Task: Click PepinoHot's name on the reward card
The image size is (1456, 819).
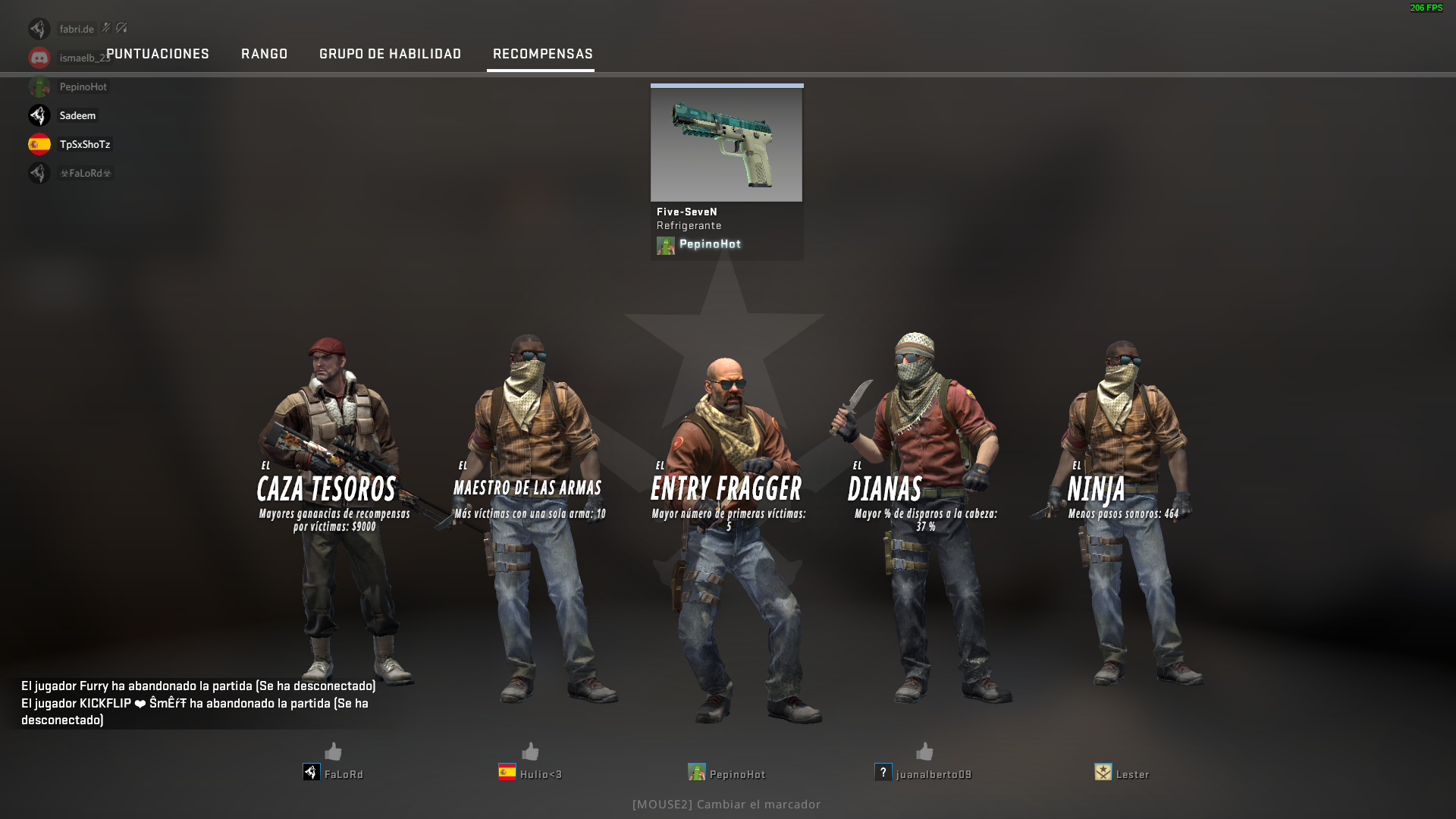Action: [x=710, y=244]
